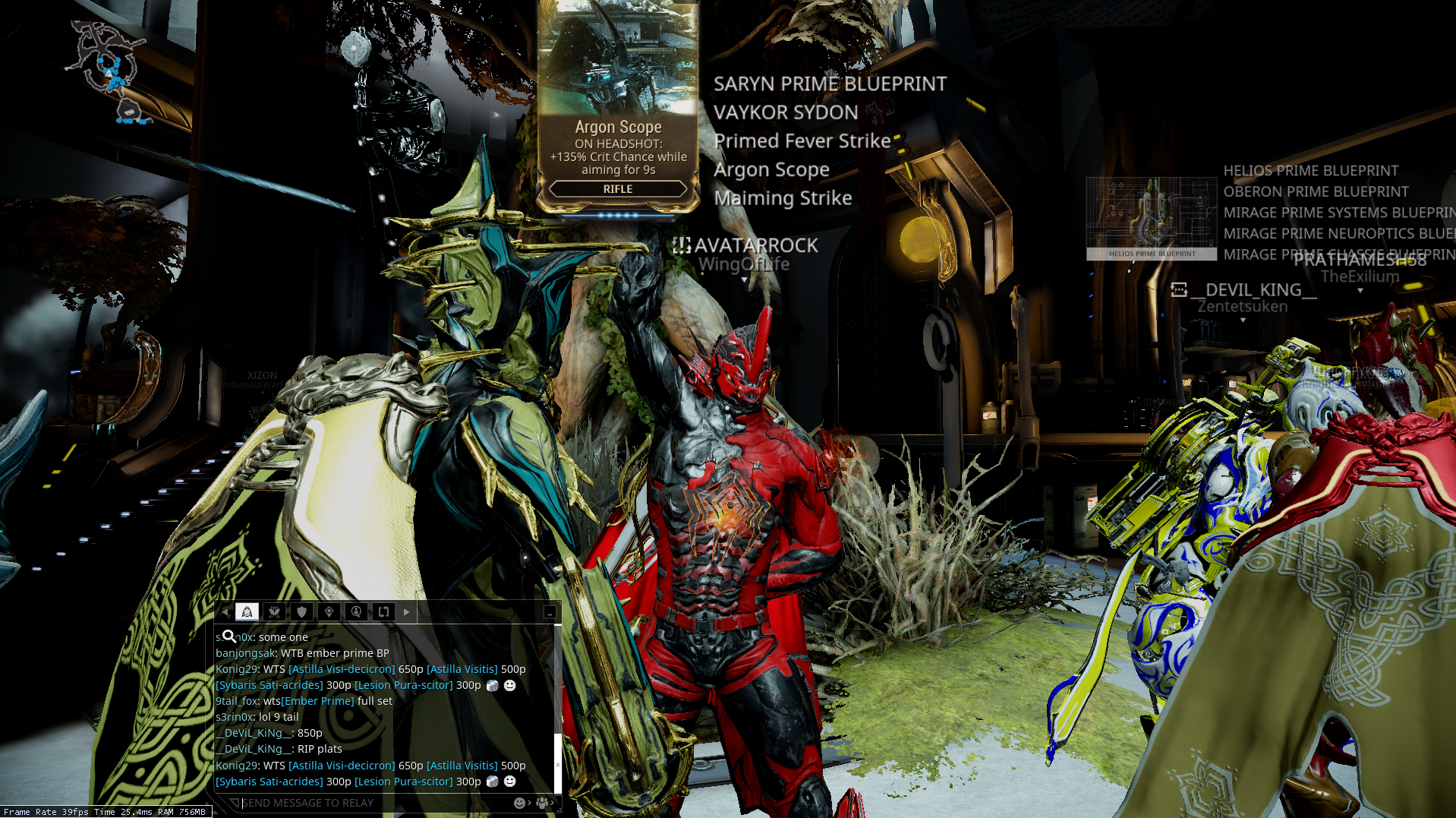Switch to the map-pin region chat tab
Screen dimensions: 1456x818
point(329,612)
